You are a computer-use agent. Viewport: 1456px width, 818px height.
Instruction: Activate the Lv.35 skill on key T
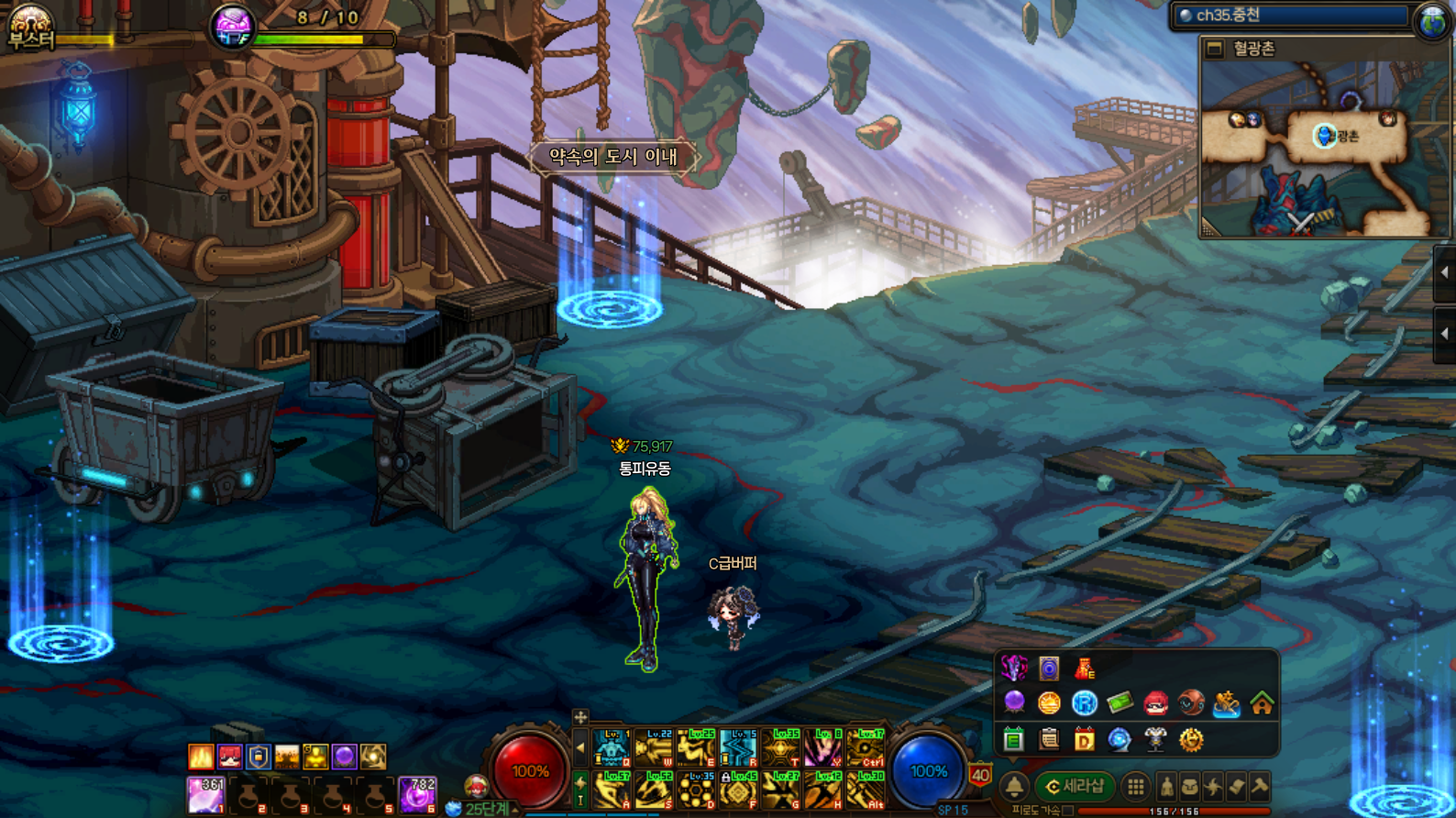(x=781, y=749)
